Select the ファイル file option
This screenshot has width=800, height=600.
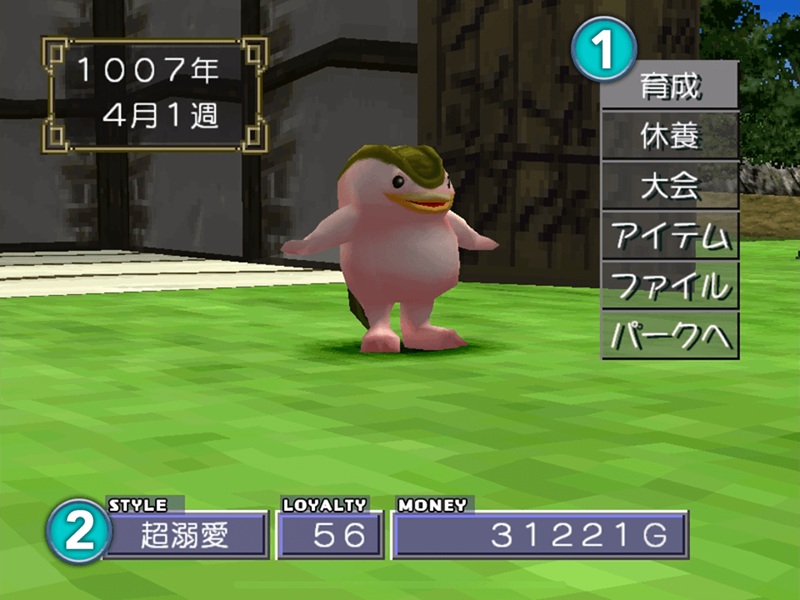coord(670,286)
